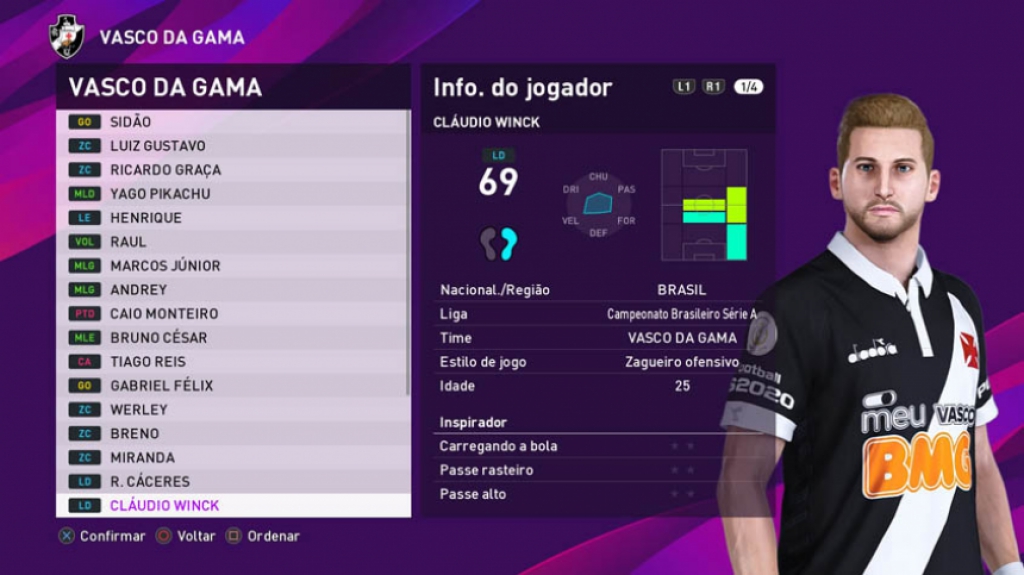The width and height of the screenshot is (1024, 575).
Task: Select Marcos Júnior row
Action: 232,265
